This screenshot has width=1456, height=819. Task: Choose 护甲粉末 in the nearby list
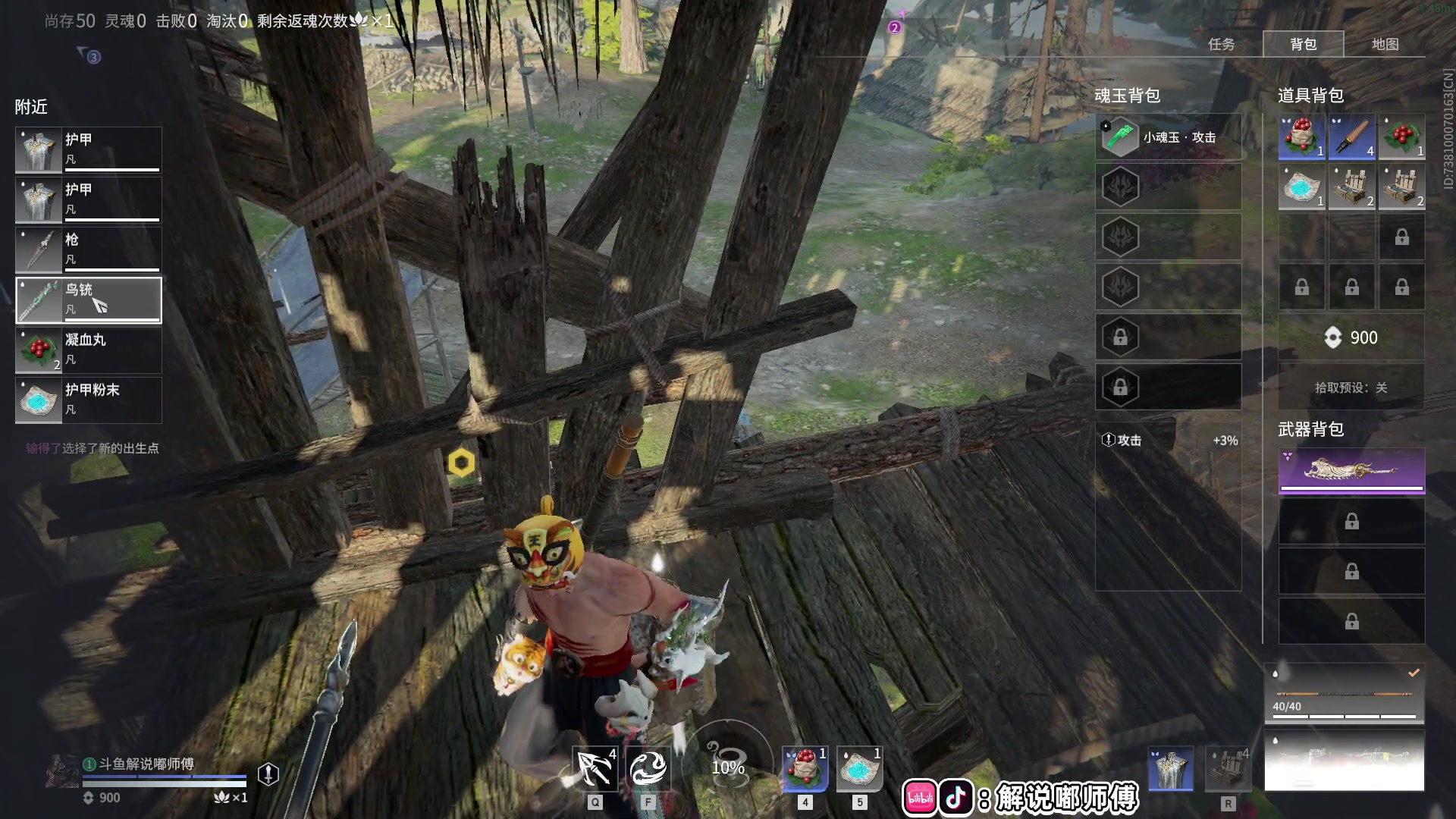tap(89, 400)
